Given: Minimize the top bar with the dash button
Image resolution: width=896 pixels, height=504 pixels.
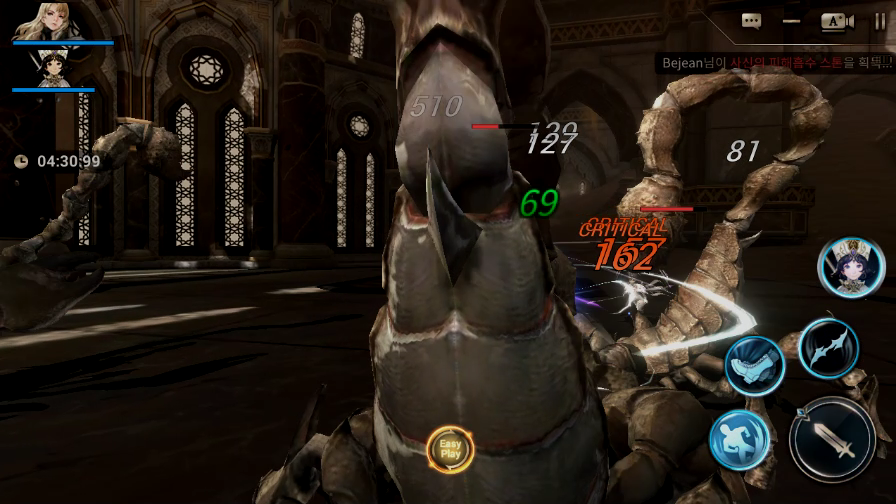Looking at the screenshot, I should click(792, 21).
